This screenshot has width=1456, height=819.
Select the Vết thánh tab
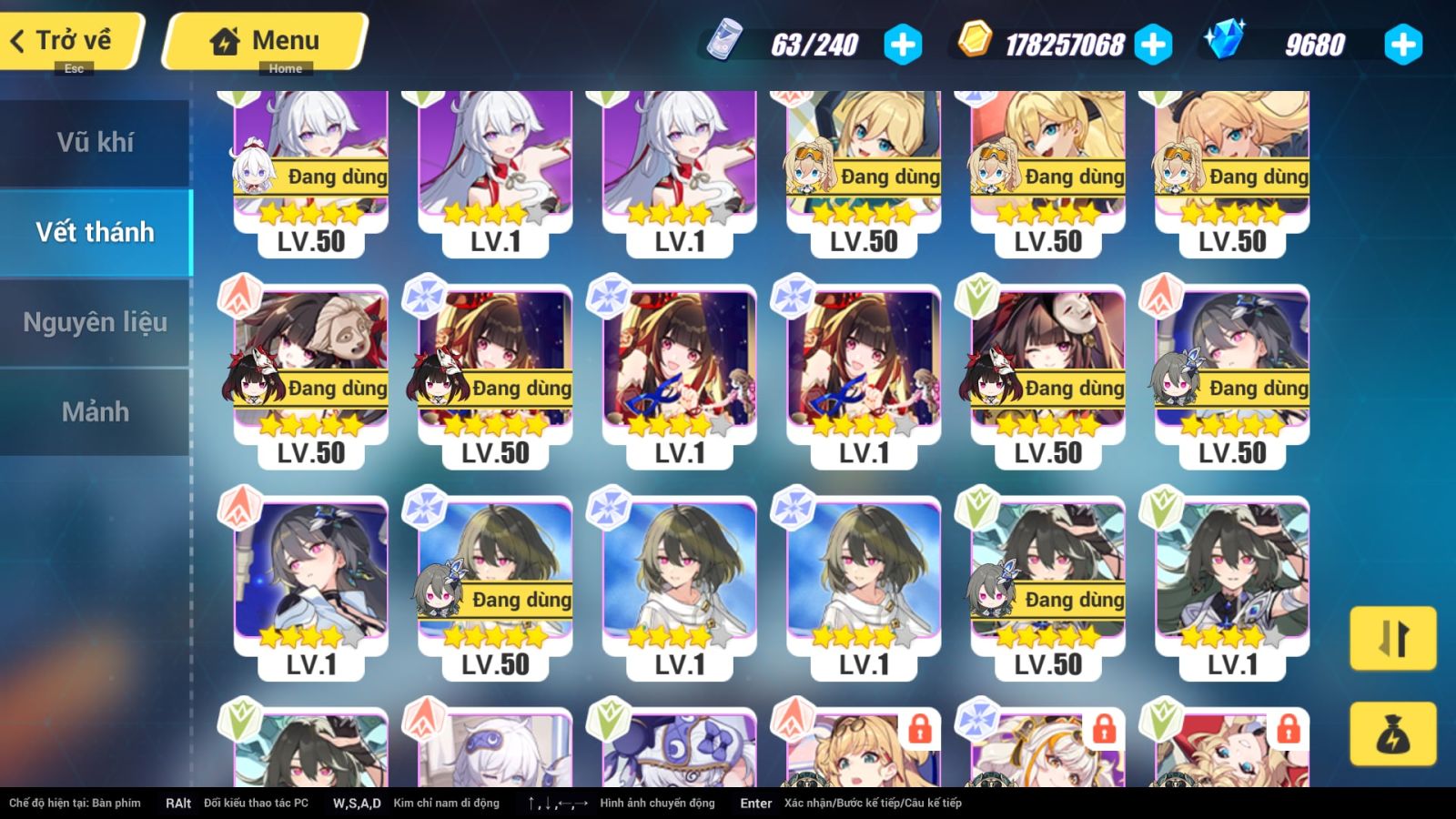95,232
